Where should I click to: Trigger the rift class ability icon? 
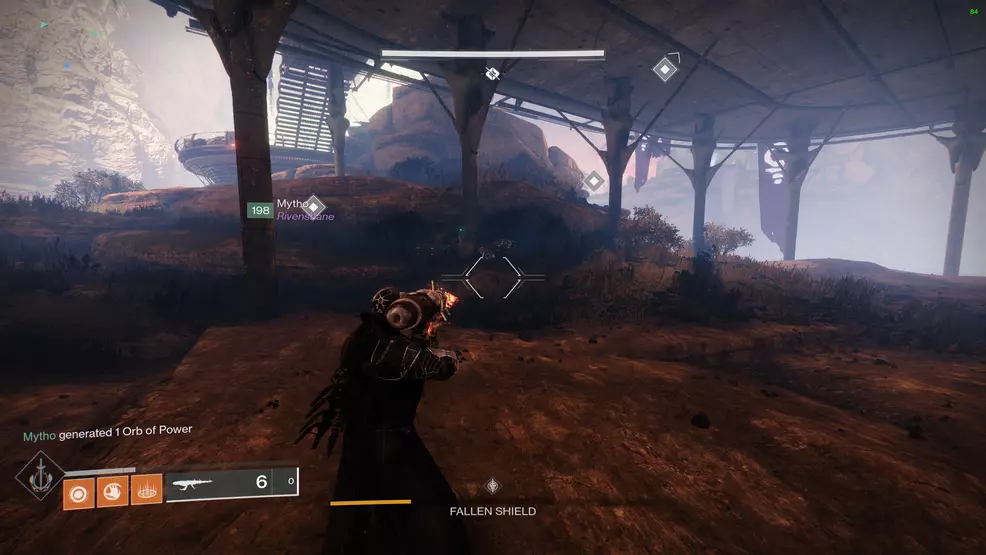[x=146, y=490]
